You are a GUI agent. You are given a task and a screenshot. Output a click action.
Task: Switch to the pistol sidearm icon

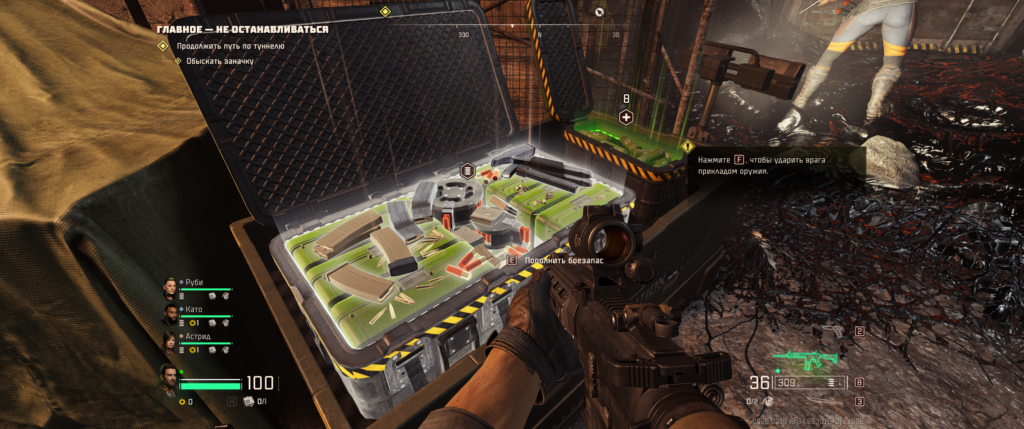[x=836, y=330]
